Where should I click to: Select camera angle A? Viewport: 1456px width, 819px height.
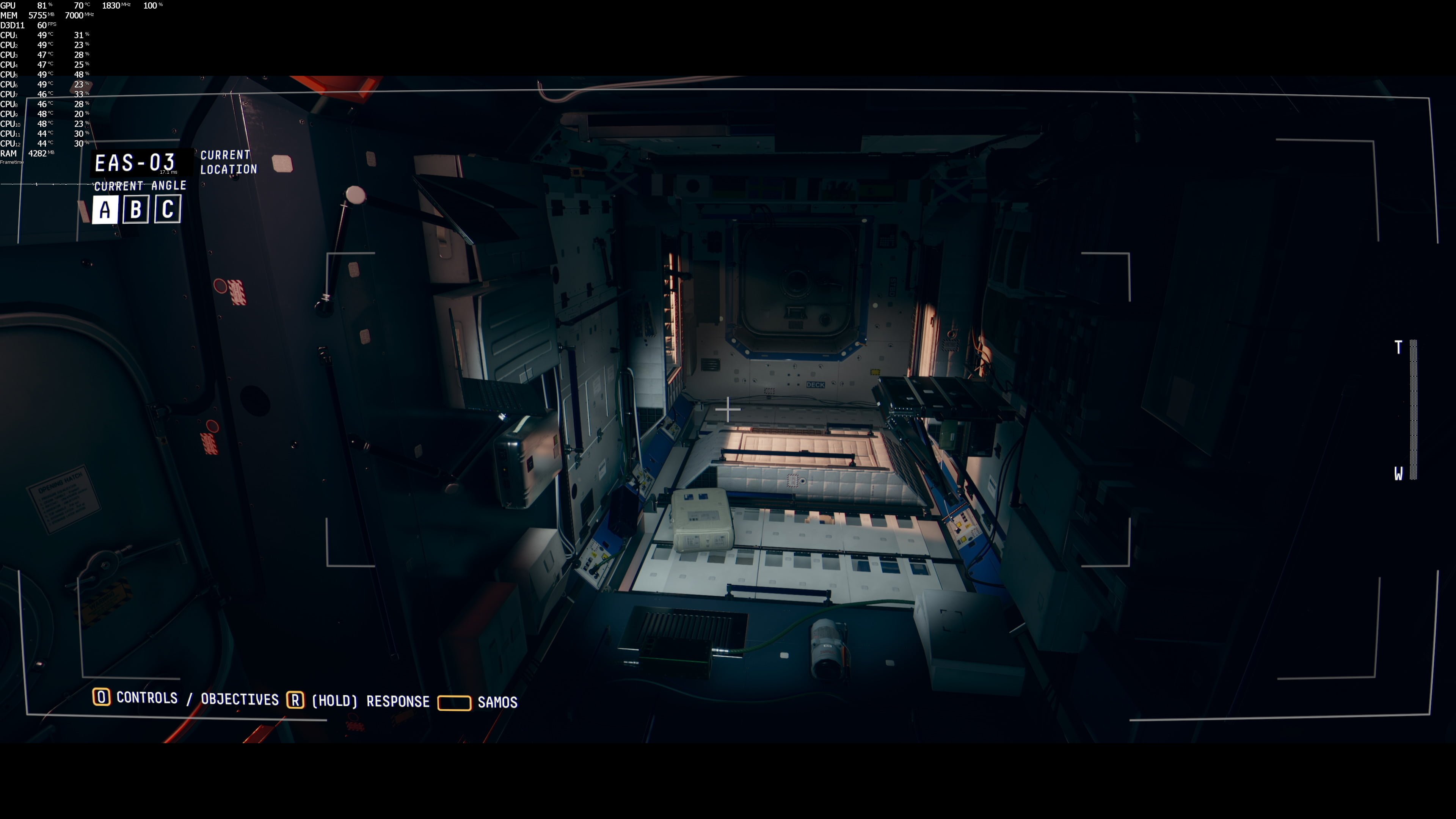pos(105,210)
